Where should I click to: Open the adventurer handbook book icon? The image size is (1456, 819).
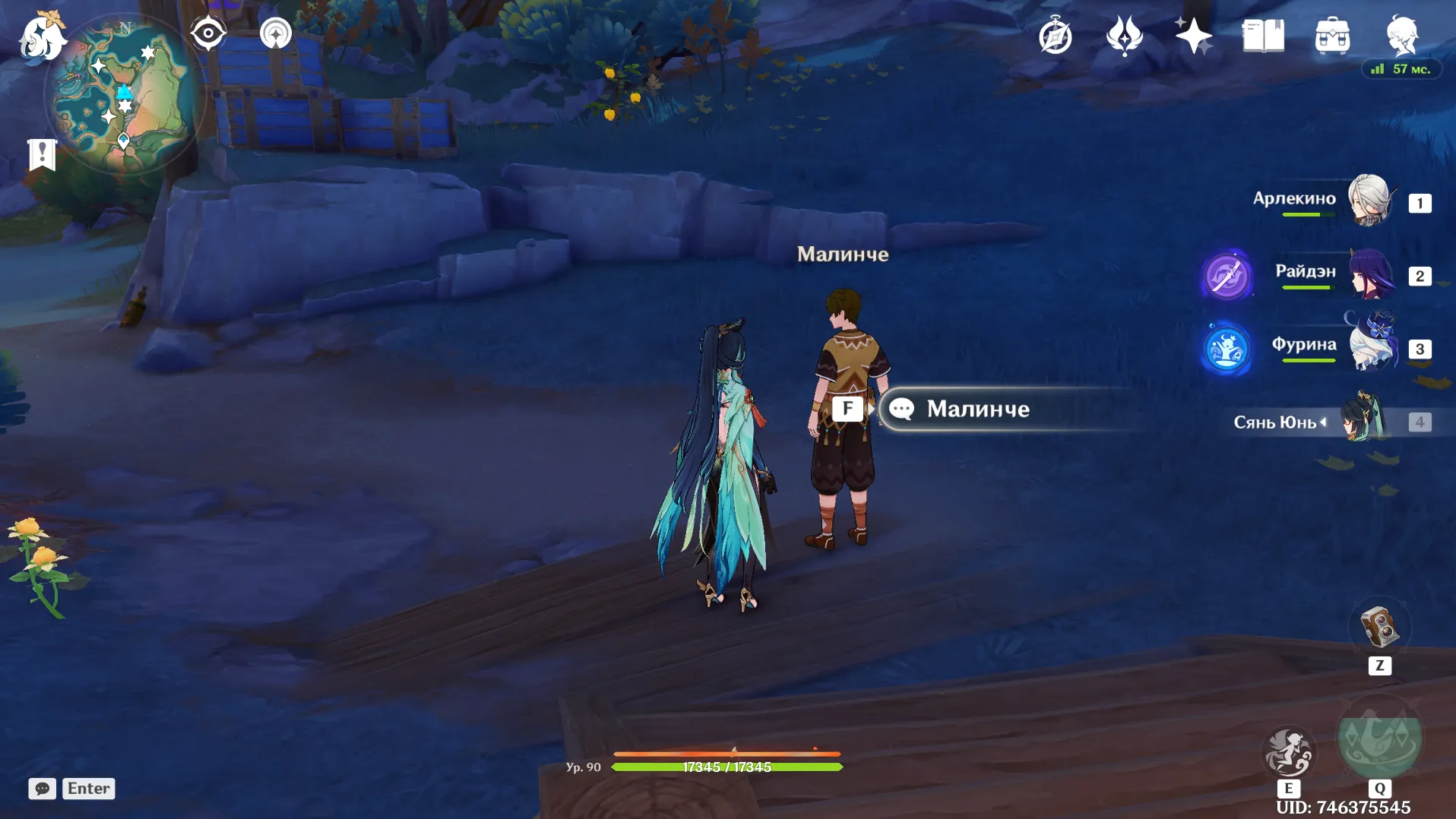click(x=1263, y=36)
